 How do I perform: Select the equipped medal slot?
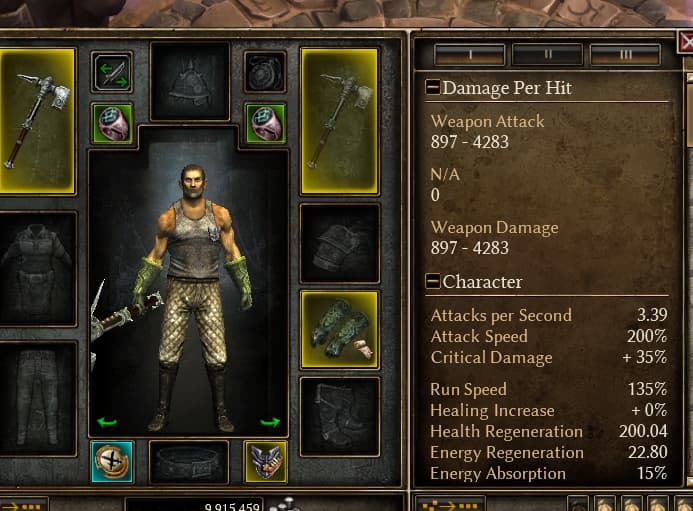[265, 460]
